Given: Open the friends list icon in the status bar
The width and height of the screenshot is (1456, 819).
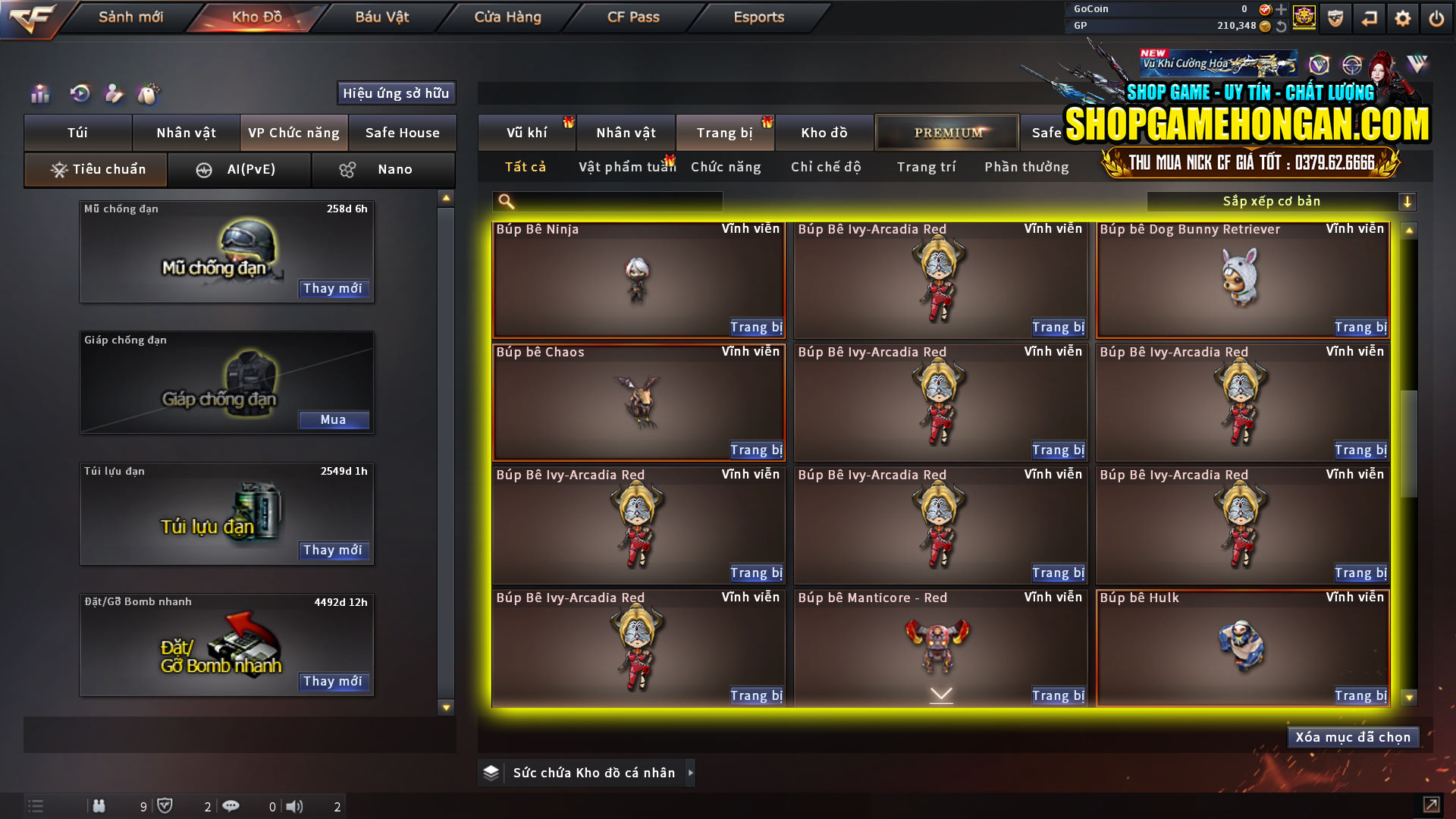Looking at the screenshot, I should (99, 806).
